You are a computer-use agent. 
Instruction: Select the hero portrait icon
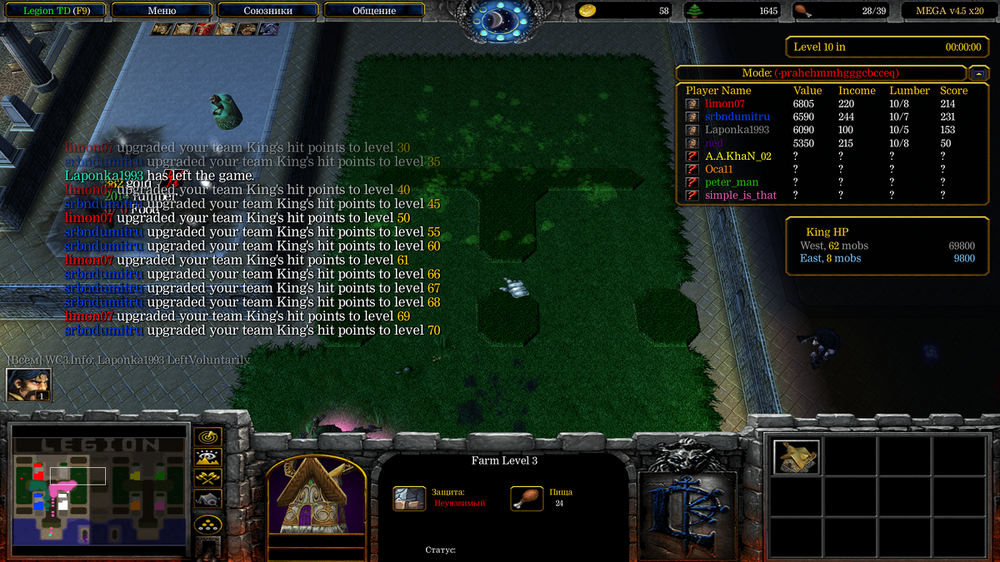[x=28, y=385]
